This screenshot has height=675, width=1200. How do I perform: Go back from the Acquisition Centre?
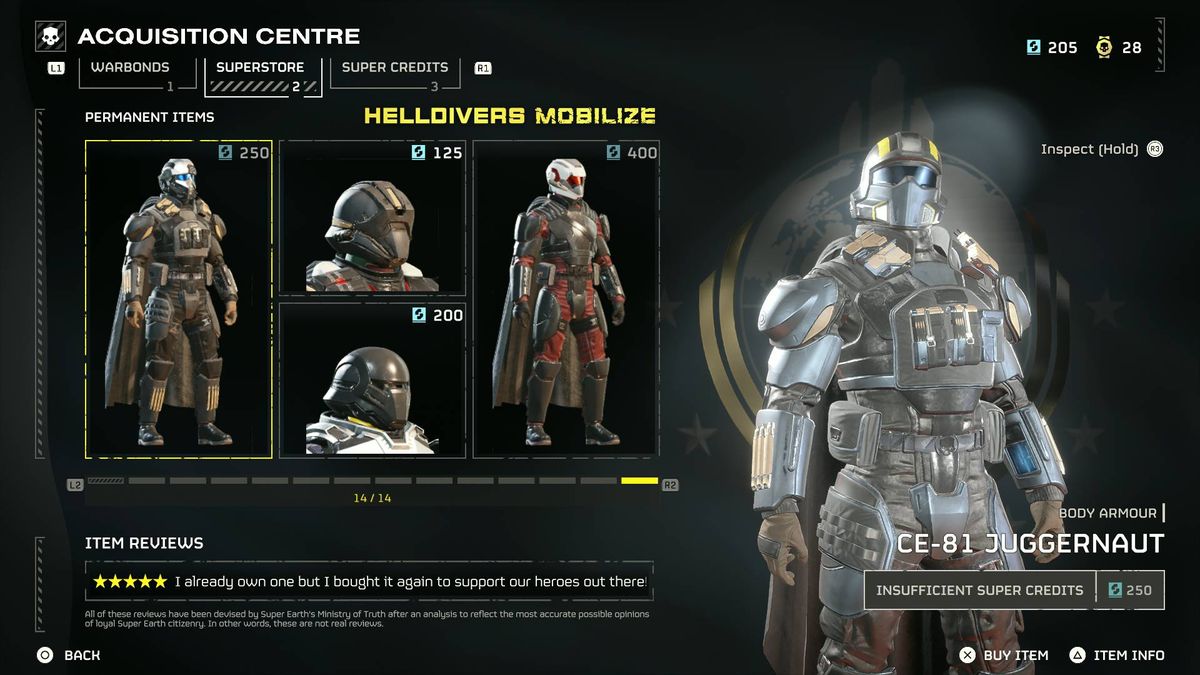(x=69, y=655)
